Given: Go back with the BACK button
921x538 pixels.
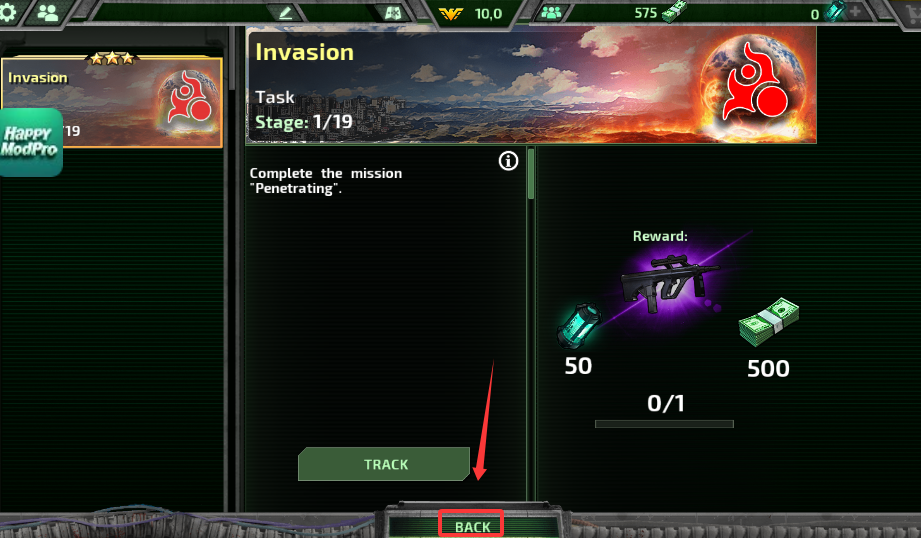Looking at the screenshot, I should pyautogui.click(x=472, y=526).
